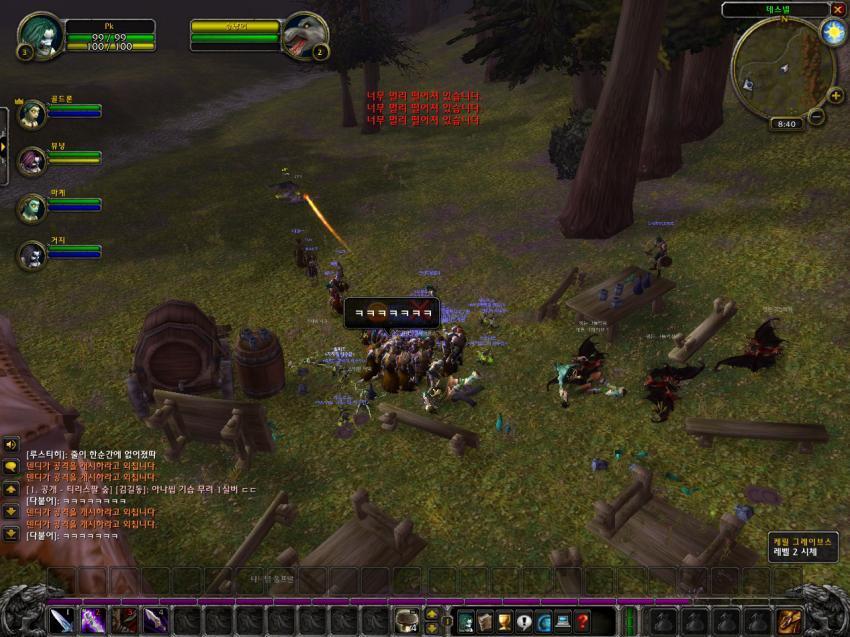Click the wolf target portrait
The height and width of the screenshot is (637, 850).
tap(306, 37)
